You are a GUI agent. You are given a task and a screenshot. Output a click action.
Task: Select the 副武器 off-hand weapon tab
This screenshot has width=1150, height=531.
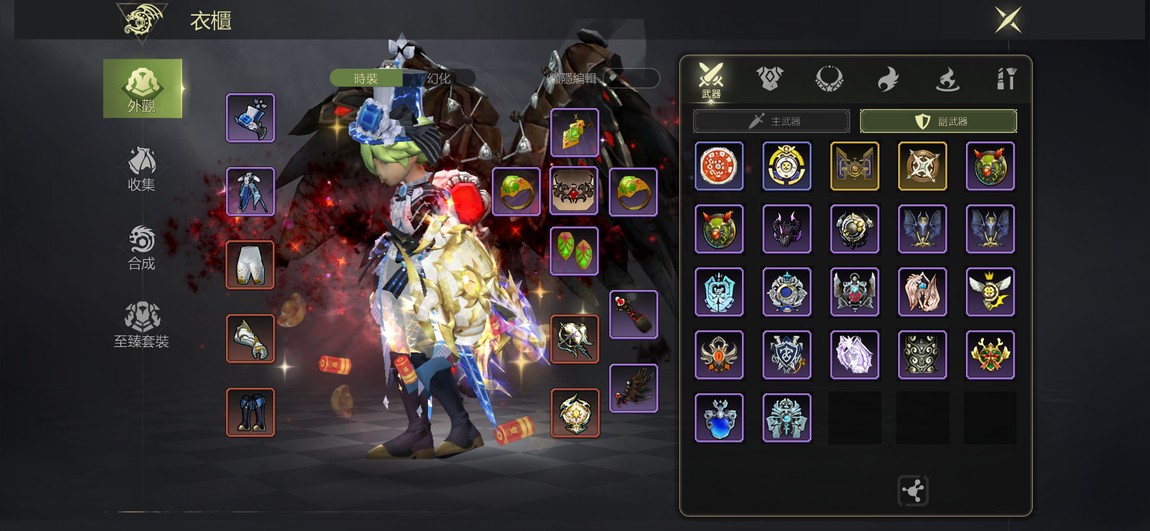(938, 121)
